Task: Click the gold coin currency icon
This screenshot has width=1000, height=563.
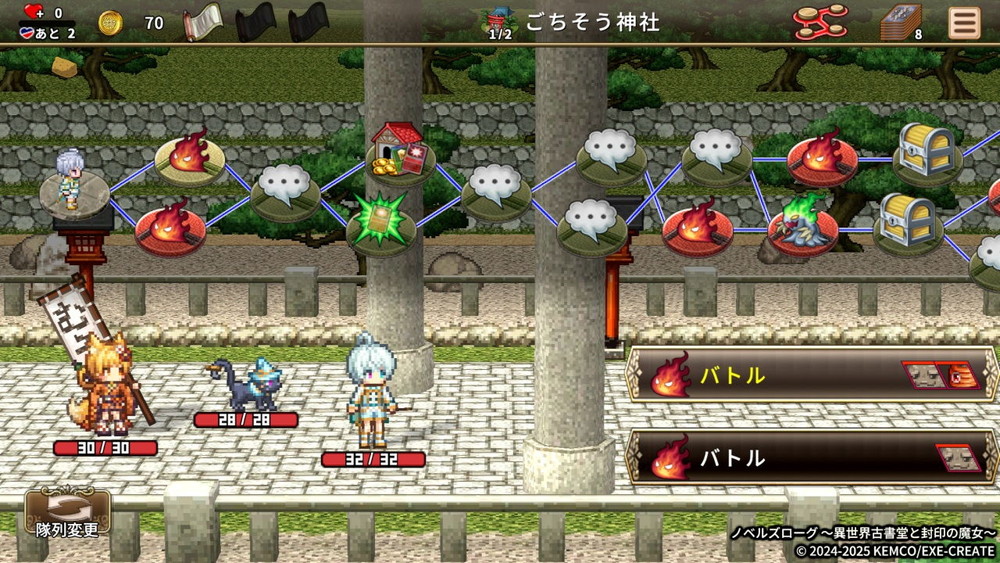Action: pyautogui.click(x=111, y=22)
